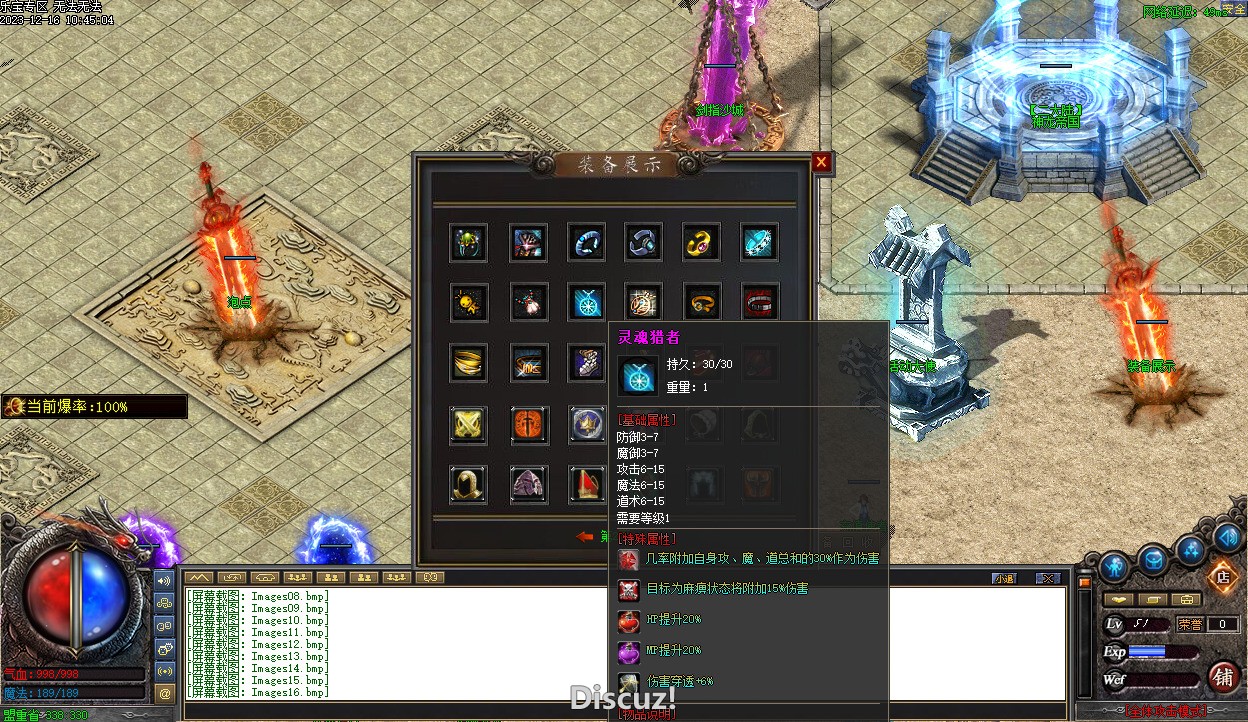Pick the red collar equipment slot
1248x722 pixels.
pyautogui.click(x=760, y=302)
